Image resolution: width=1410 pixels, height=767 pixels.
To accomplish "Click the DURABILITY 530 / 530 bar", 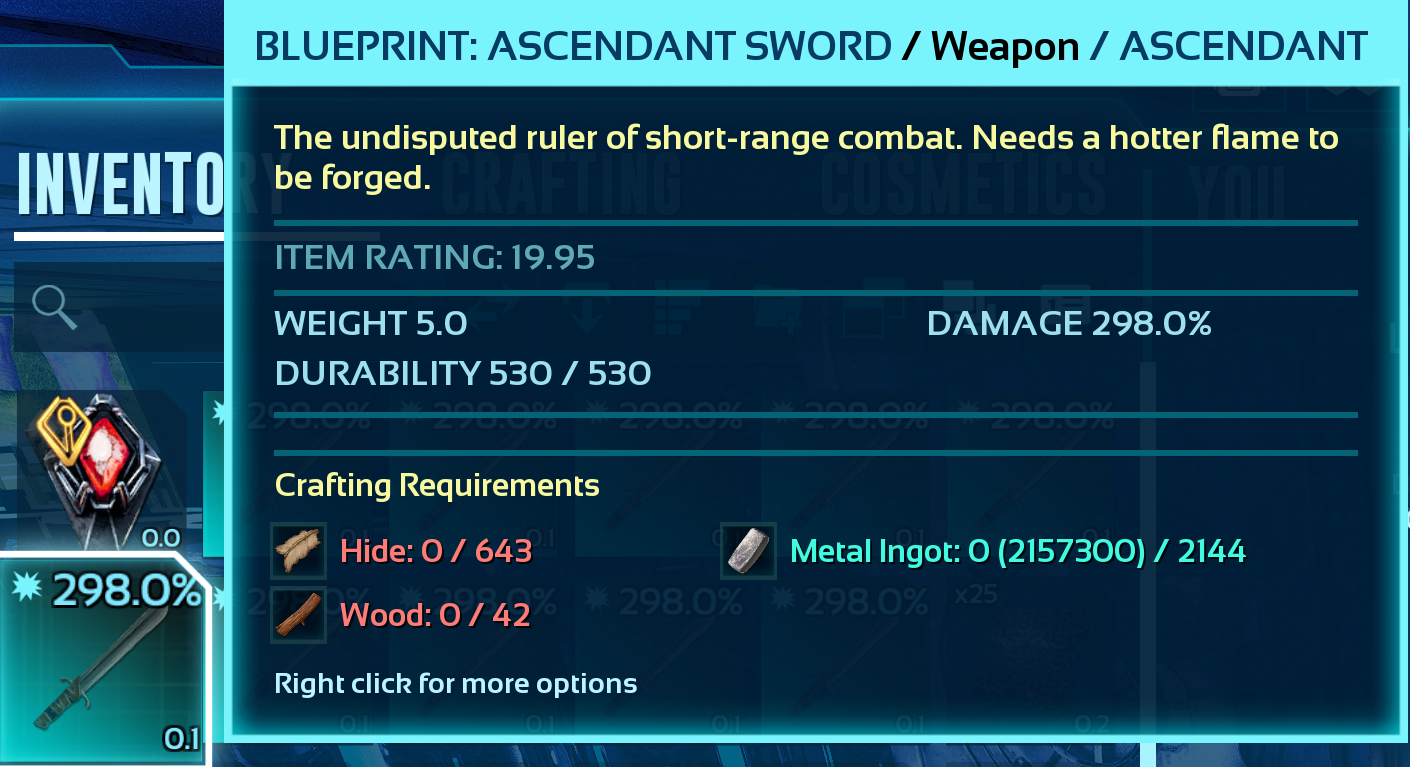I will click(x=462, y=372).
